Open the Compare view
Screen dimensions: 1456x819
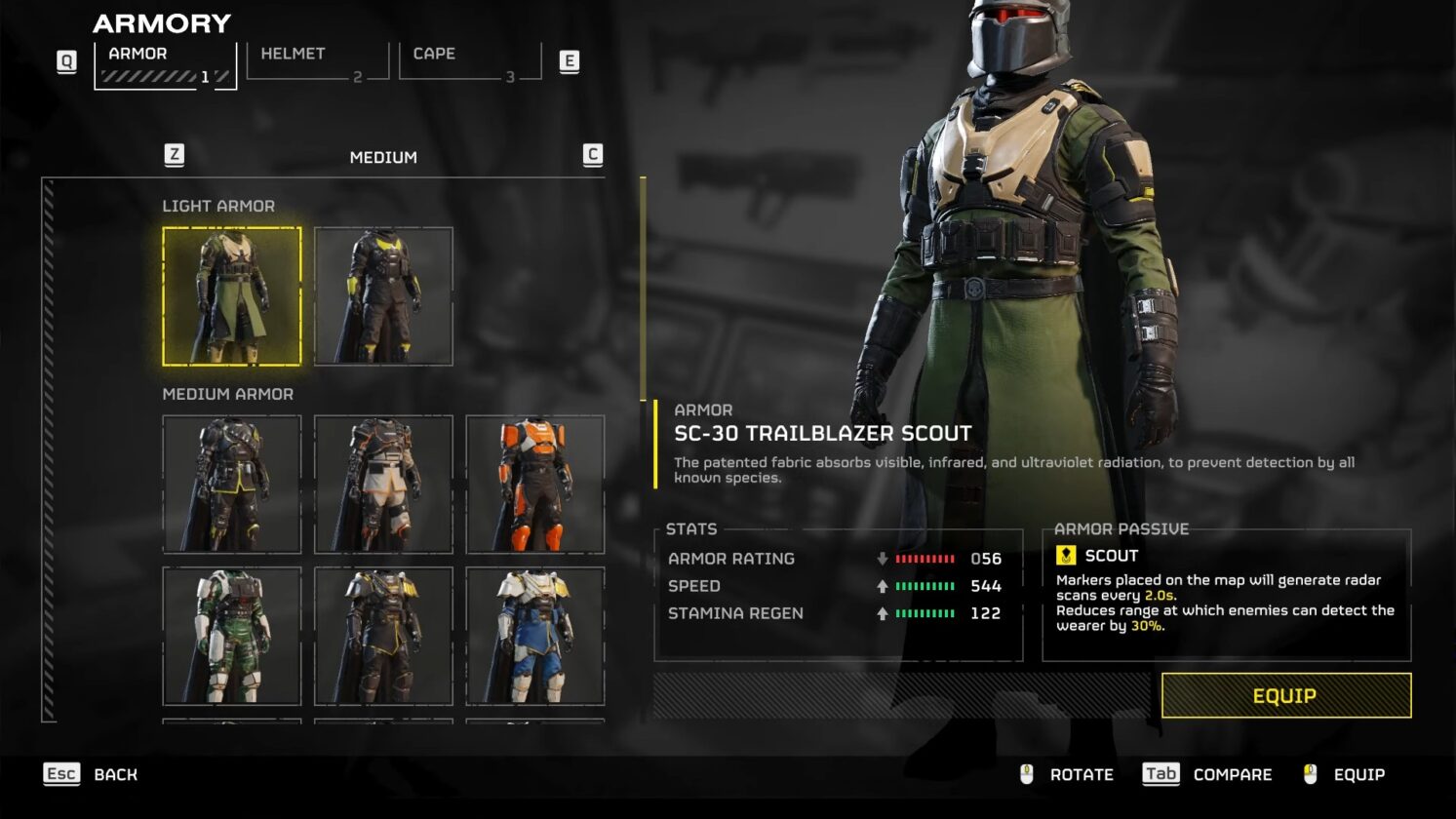tap(1208, 774)
